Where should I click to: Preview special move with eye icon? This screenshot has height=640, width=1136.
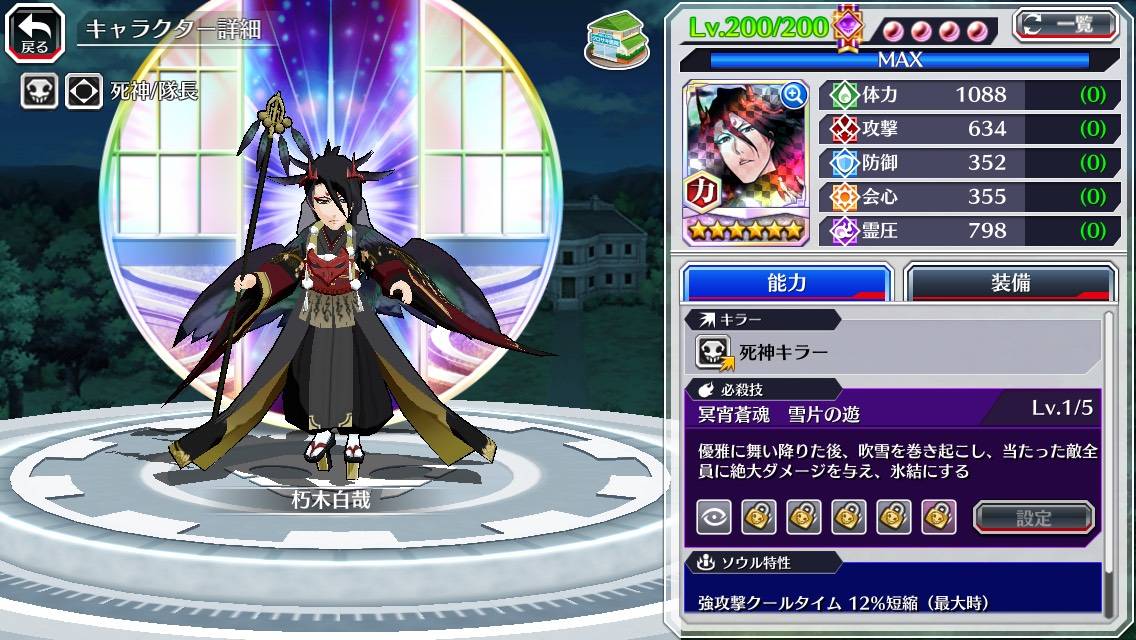pyautogui.click(x=714, y=517)
